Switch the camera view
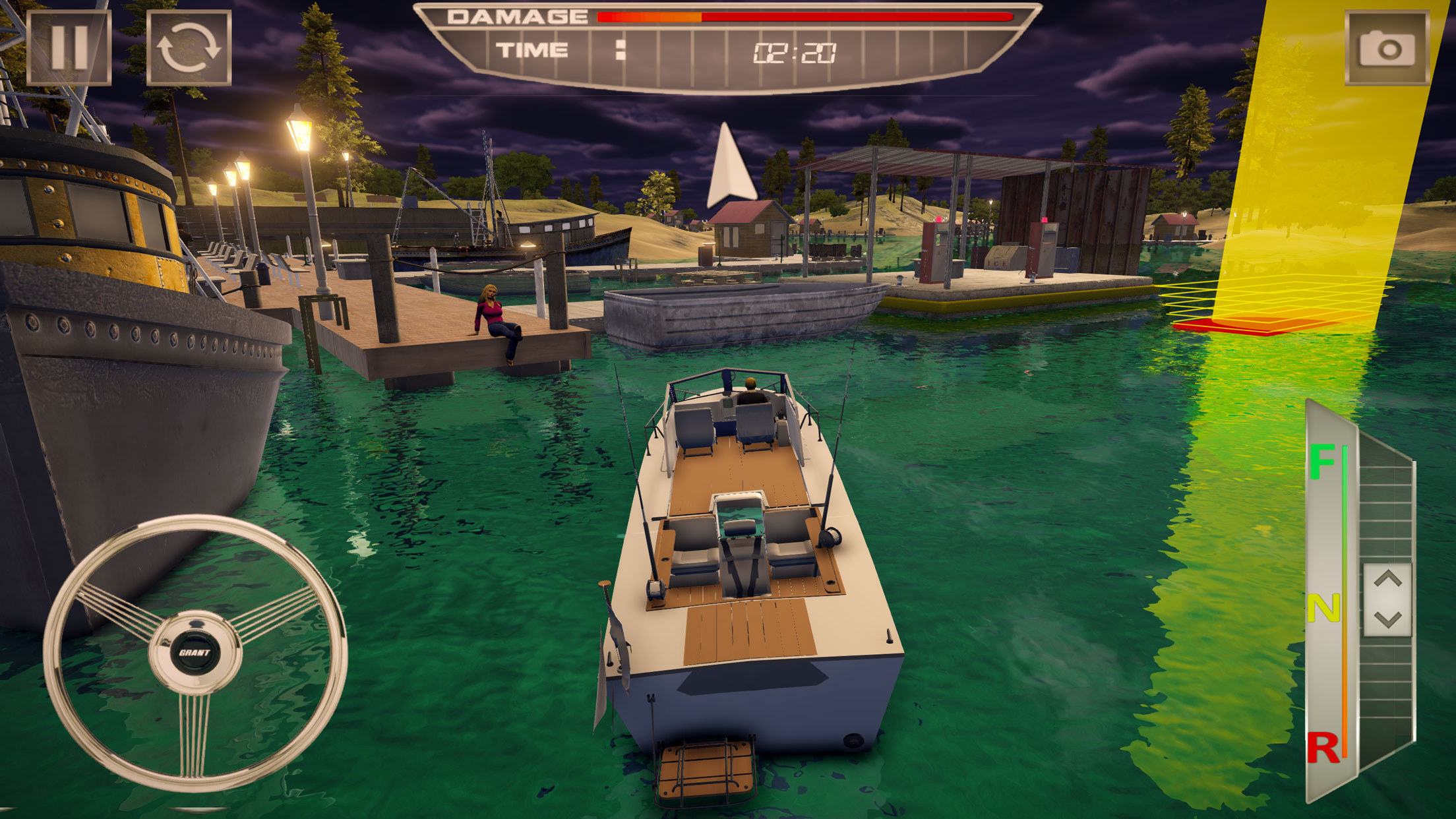Viewport: 1456px width, 819px height. 1387,47
